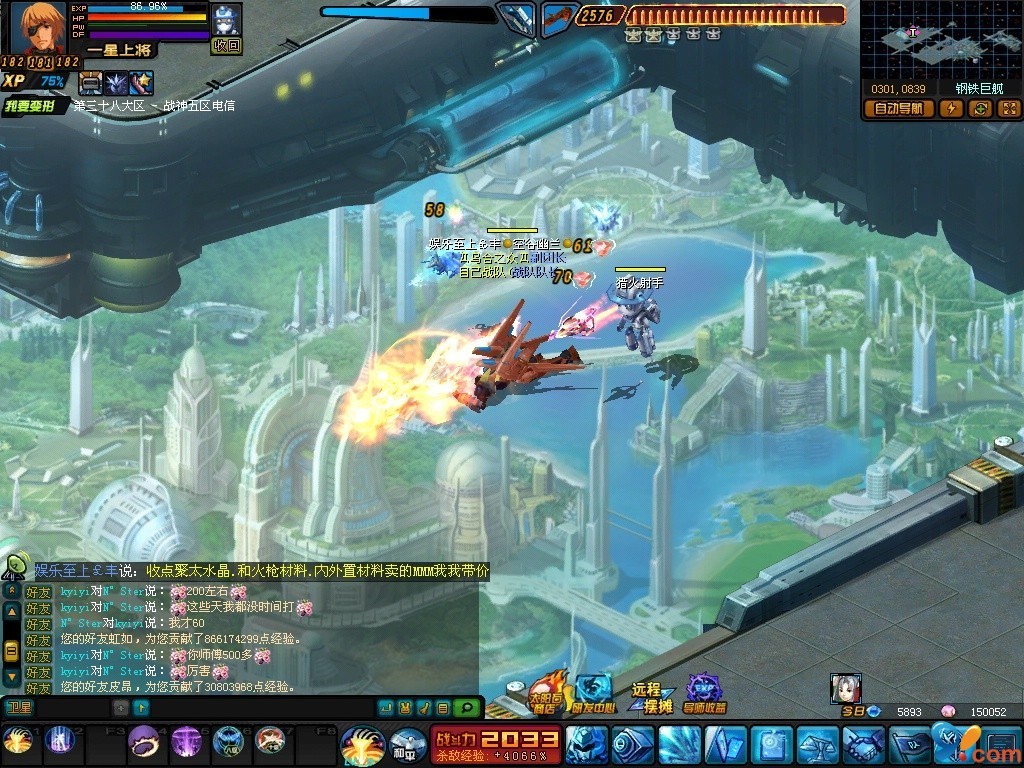Image resolution: width=1024 pixels, height=768 pixels.
Task: Click the fullscreen expand button under the minimap
Action: point(1008,109)
